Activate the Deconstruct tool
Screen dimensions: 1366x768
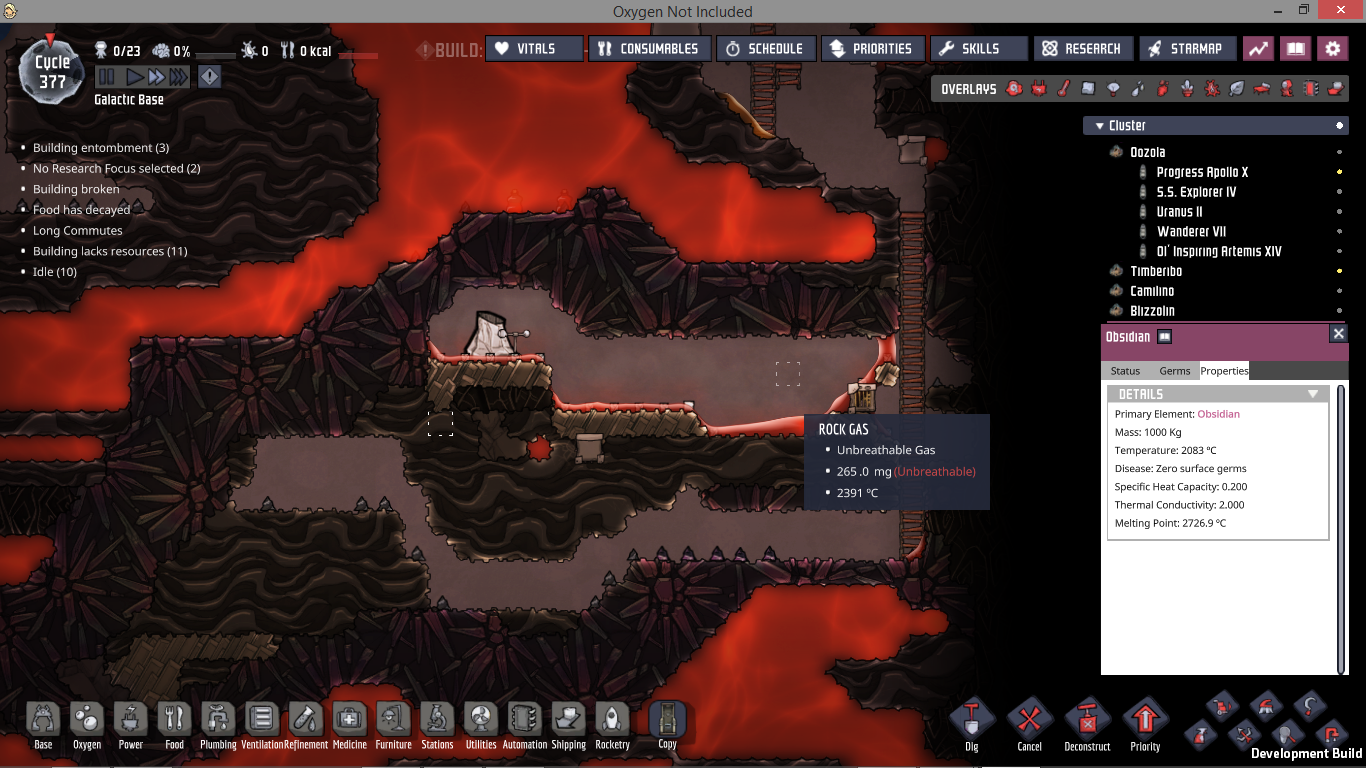click(x=1087, y=722)
